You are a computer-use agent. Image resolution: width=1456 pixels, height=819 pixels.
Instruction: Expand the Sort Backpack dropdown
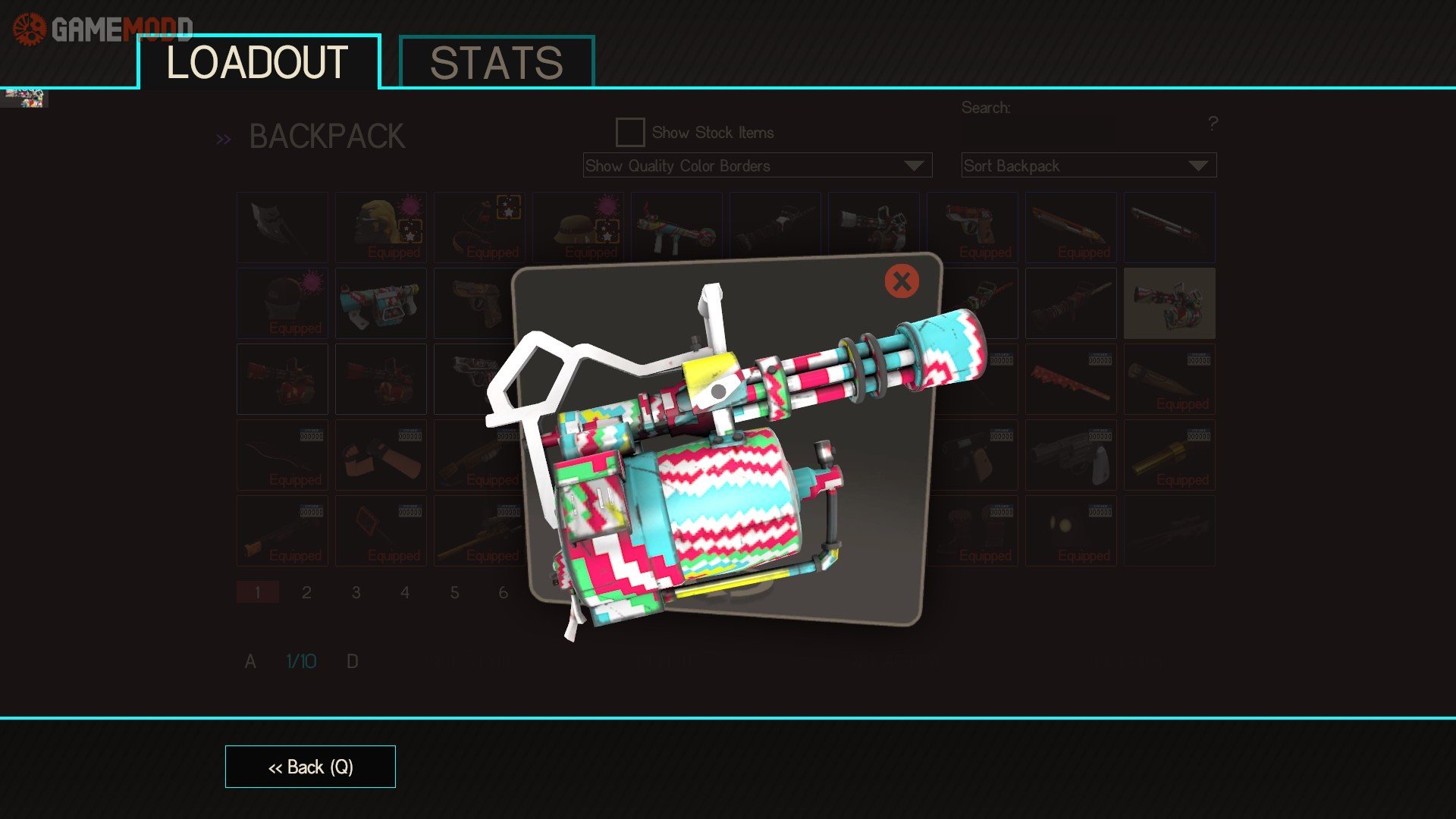pyautogui.click(x=1088, y=165)
